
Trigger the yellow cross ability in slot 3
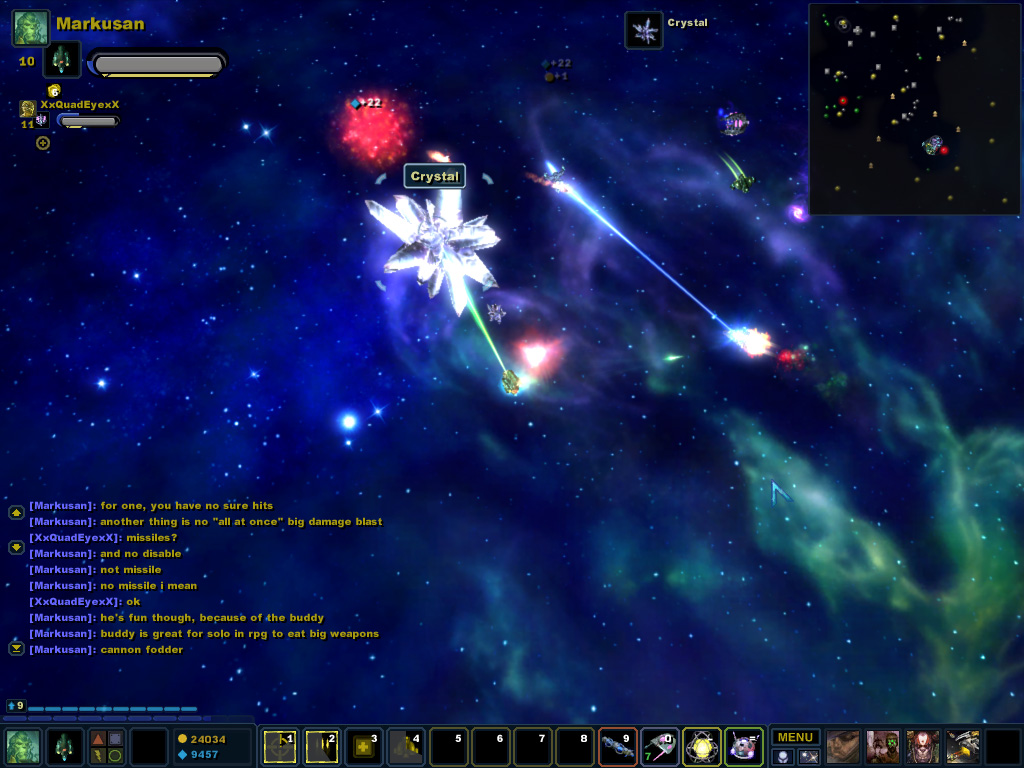[x=364, y=747]
